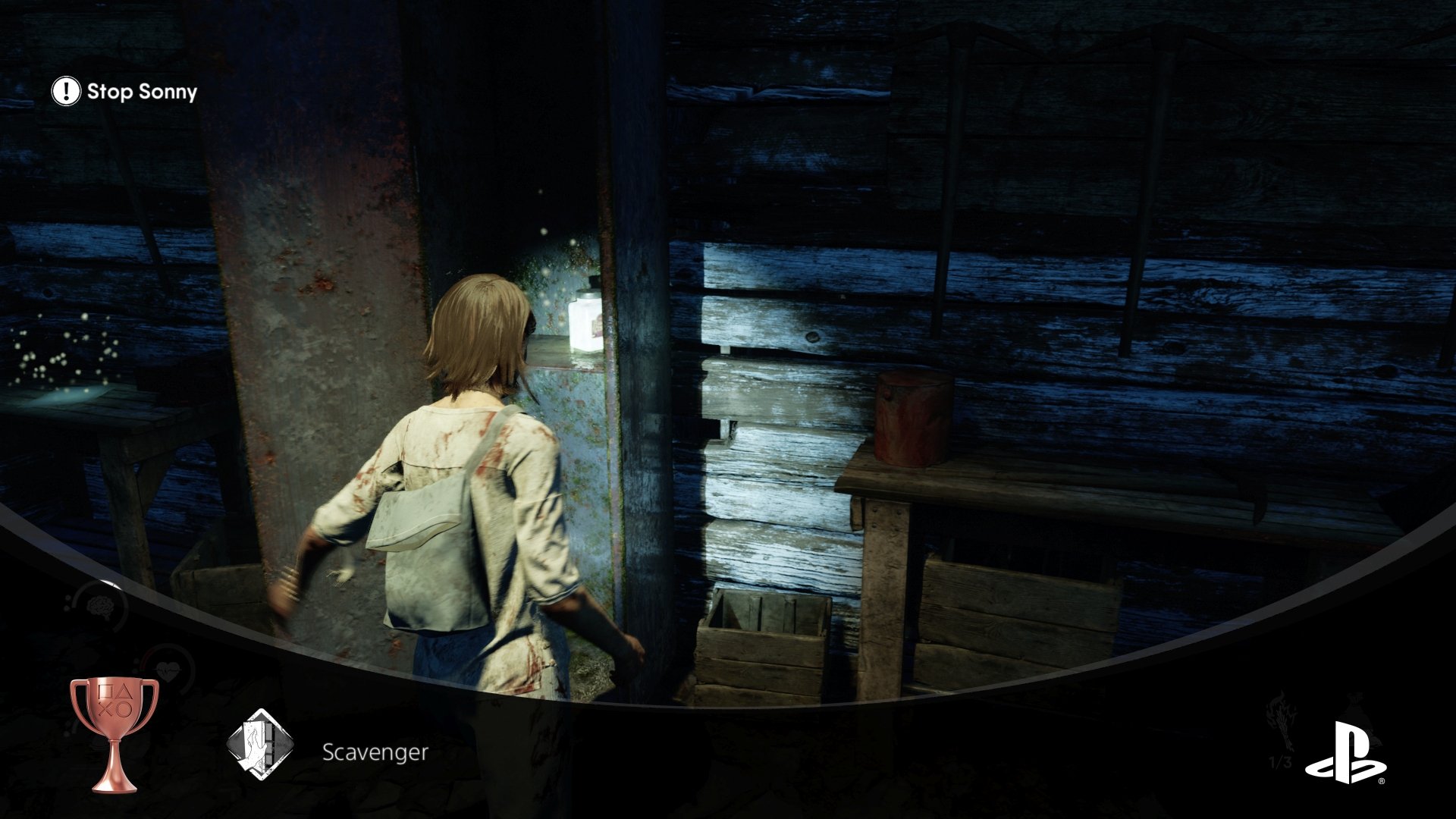Open the bronze trophy notification cup

coord(115,732)
